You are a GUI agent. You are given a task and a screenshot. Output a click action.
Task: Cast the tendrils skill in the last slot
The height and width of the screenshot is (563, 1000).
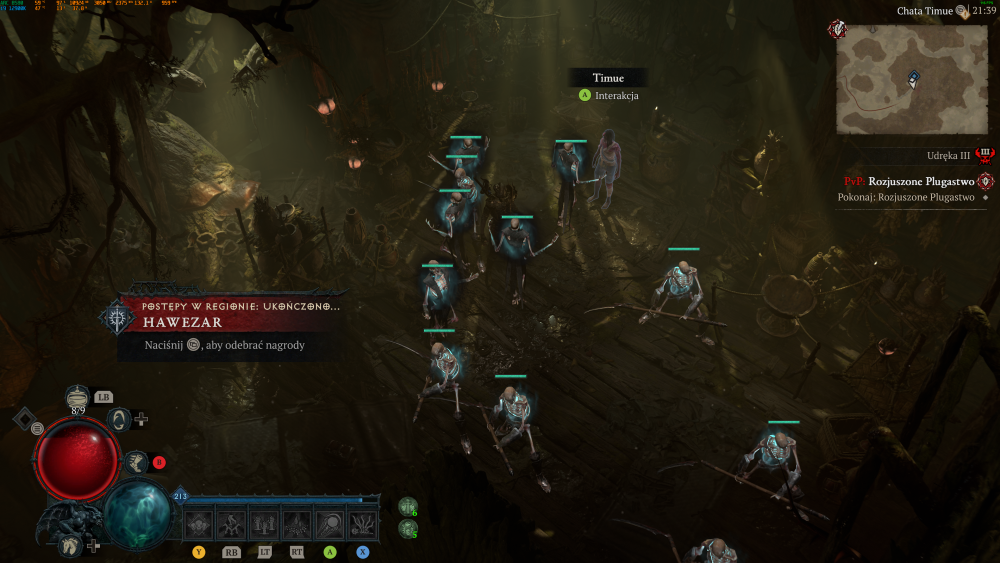click(362, 523)
